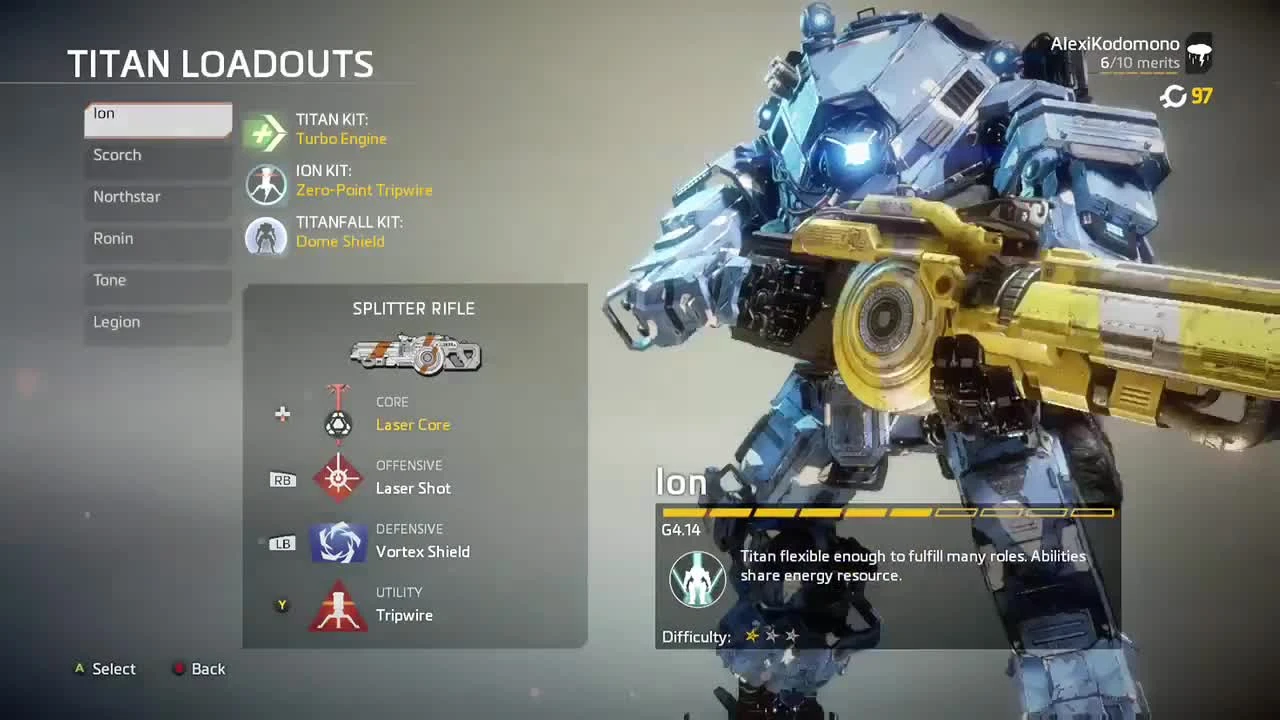Click the difficulty star rating

pos(771,635)
